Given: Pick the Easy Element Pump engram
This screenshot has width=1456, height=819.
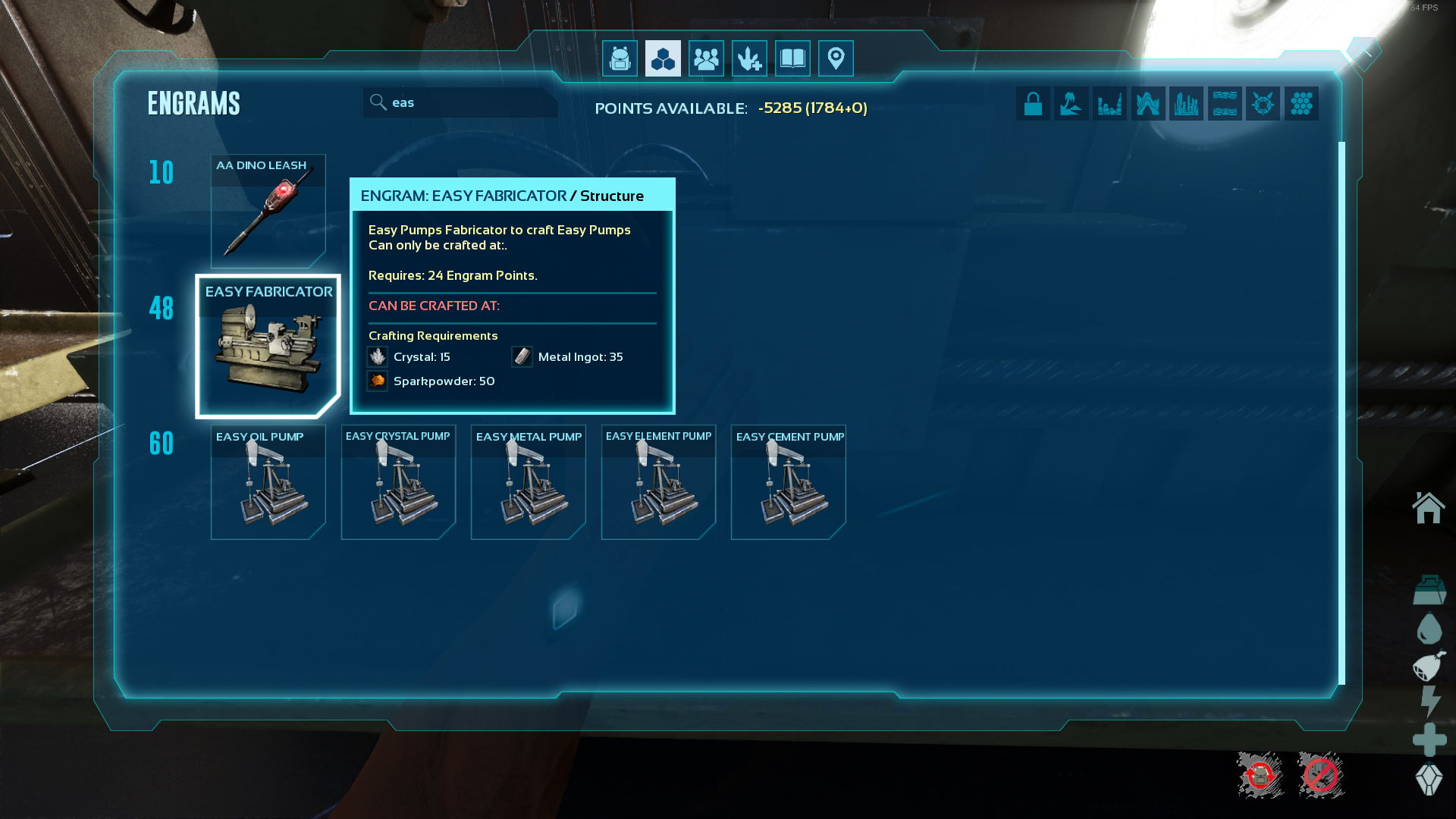Looking at the screenshot, I should coord(658,482).
